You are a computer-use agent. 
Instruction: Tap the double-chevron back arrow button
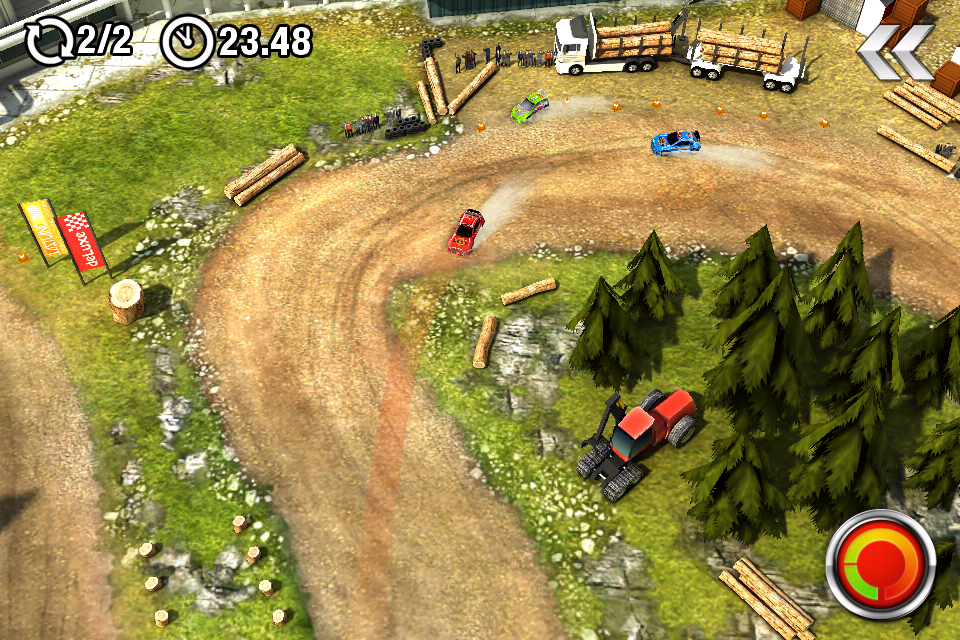[x=895, y=52]
